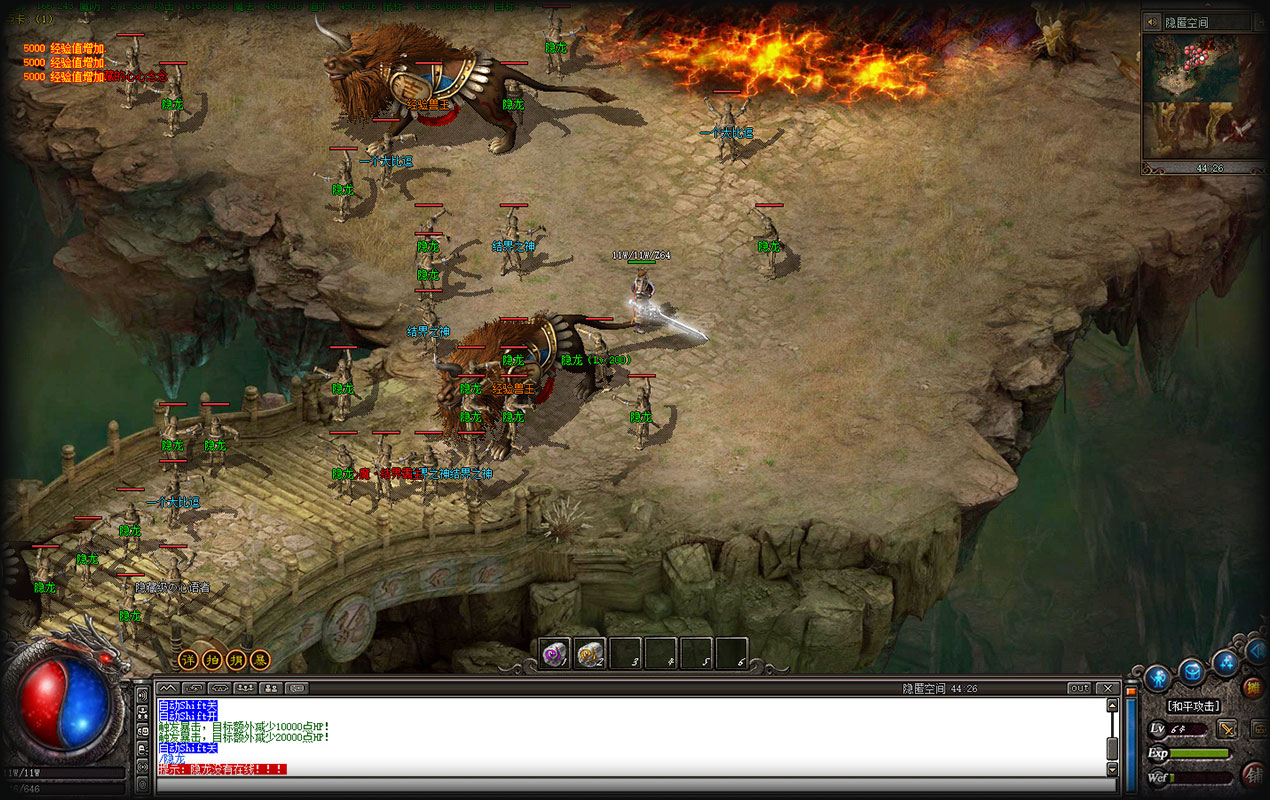Click the round 暴 button
The image size is (1270, 800).
(x=260, y=660)
